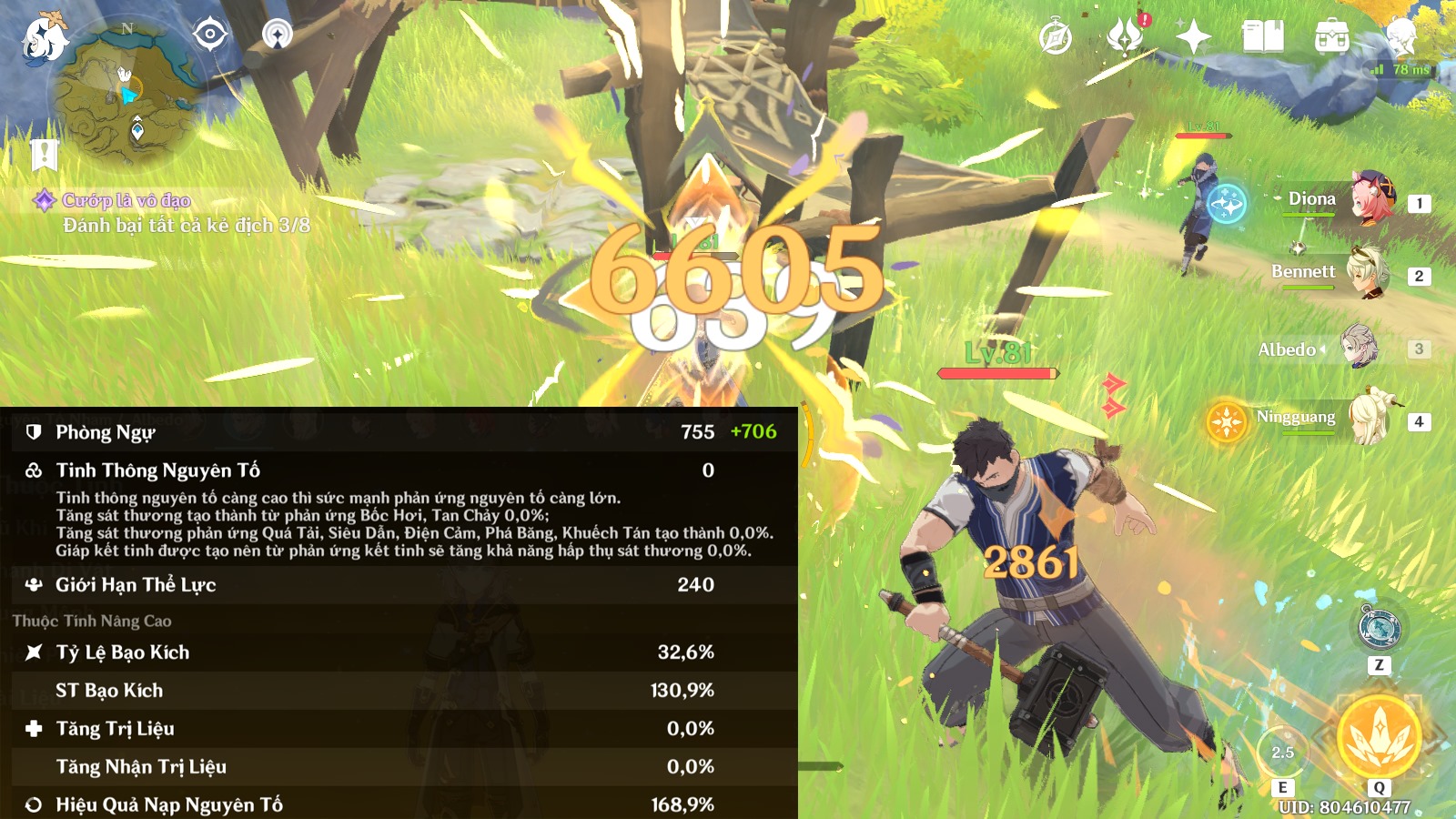Open the Adventurer Handbook book icon
The height and width of the screenshot is (819, 1456).
click(1262, 37)
